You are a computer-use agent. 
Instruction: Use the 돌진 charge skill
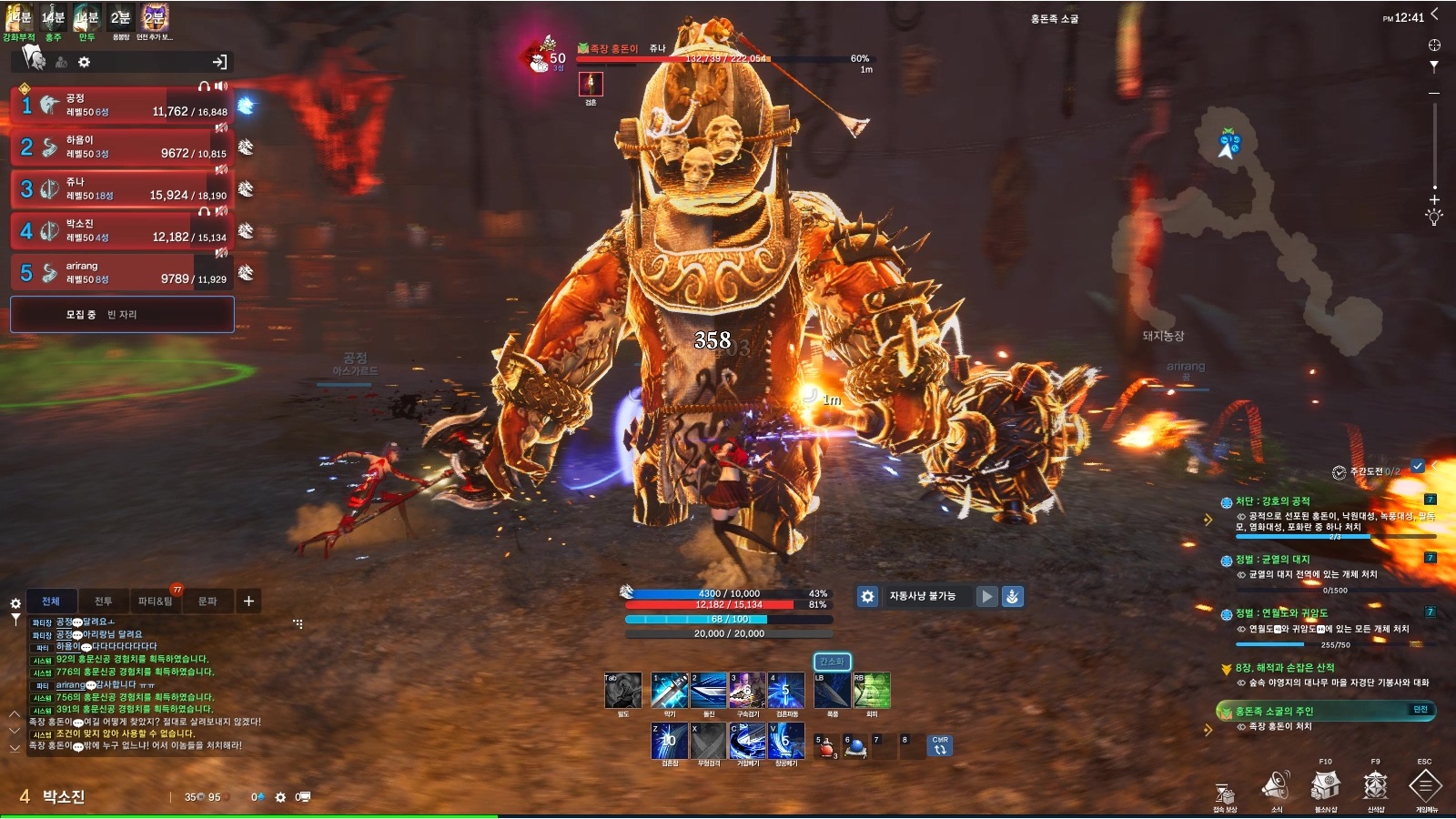pyautogui.click(x=708, y=692)
